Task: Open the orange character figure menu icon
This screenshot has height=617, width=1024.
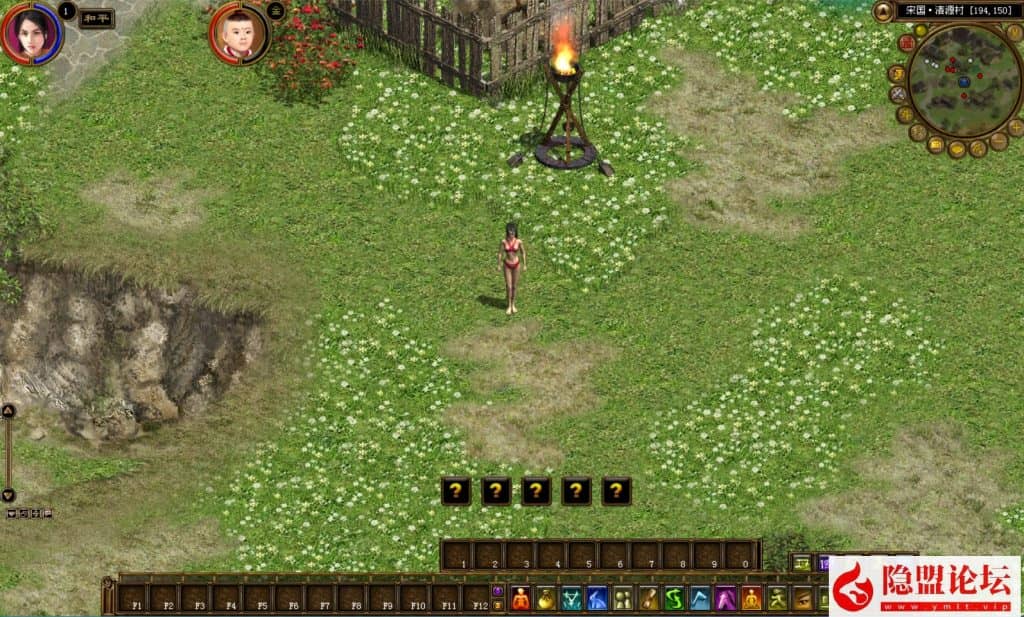Action: pyautogui.click(x=521, y=598)
